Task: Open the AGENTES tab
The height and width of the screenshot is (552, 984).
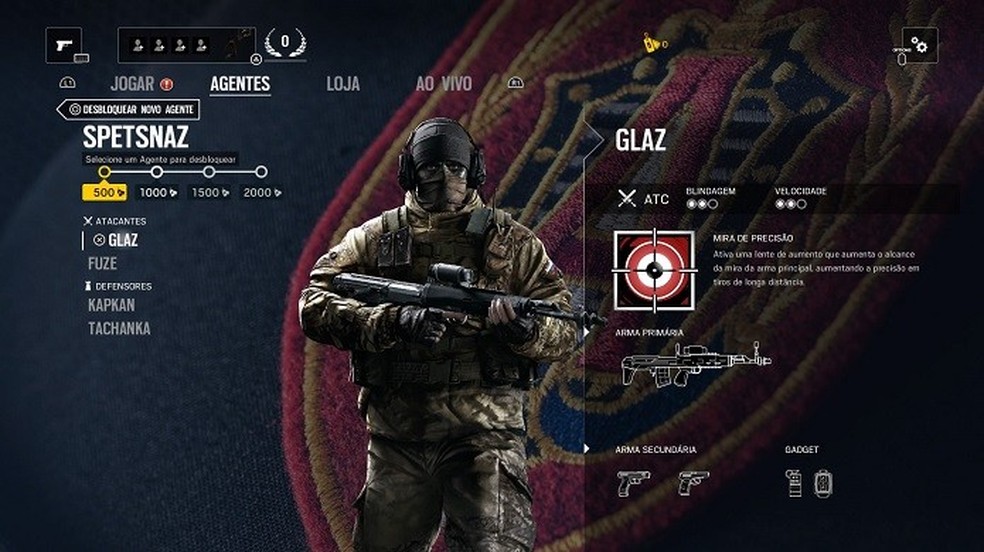Action: tap(240, 84)
